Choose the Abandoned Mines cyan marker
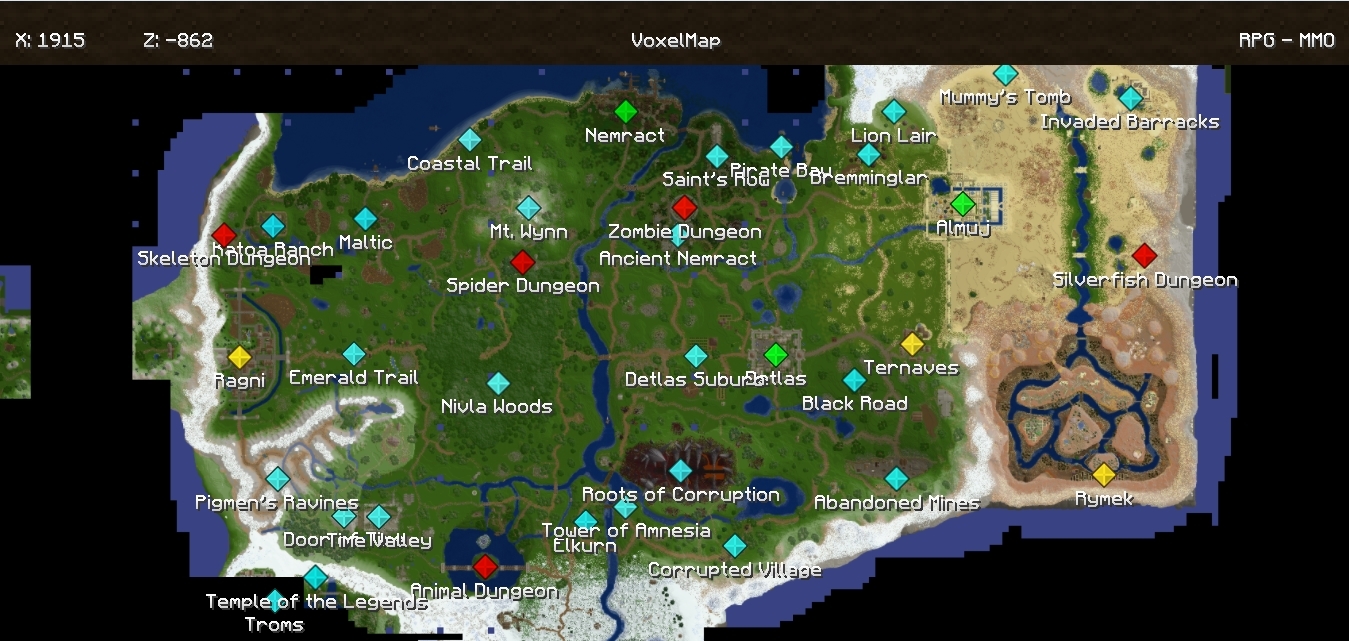This screenshot has height=641, width=1349. click(897, 479)
